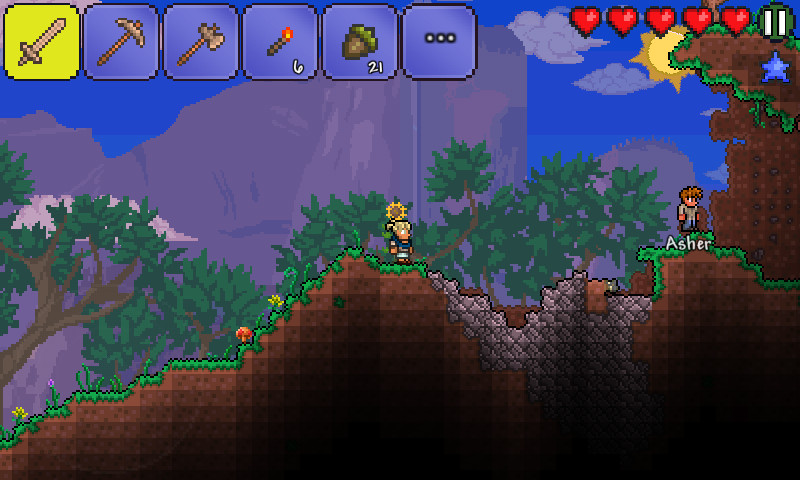Pick the acorn stack slot
The height and width of the screenshot is (480, 800).
359,42
